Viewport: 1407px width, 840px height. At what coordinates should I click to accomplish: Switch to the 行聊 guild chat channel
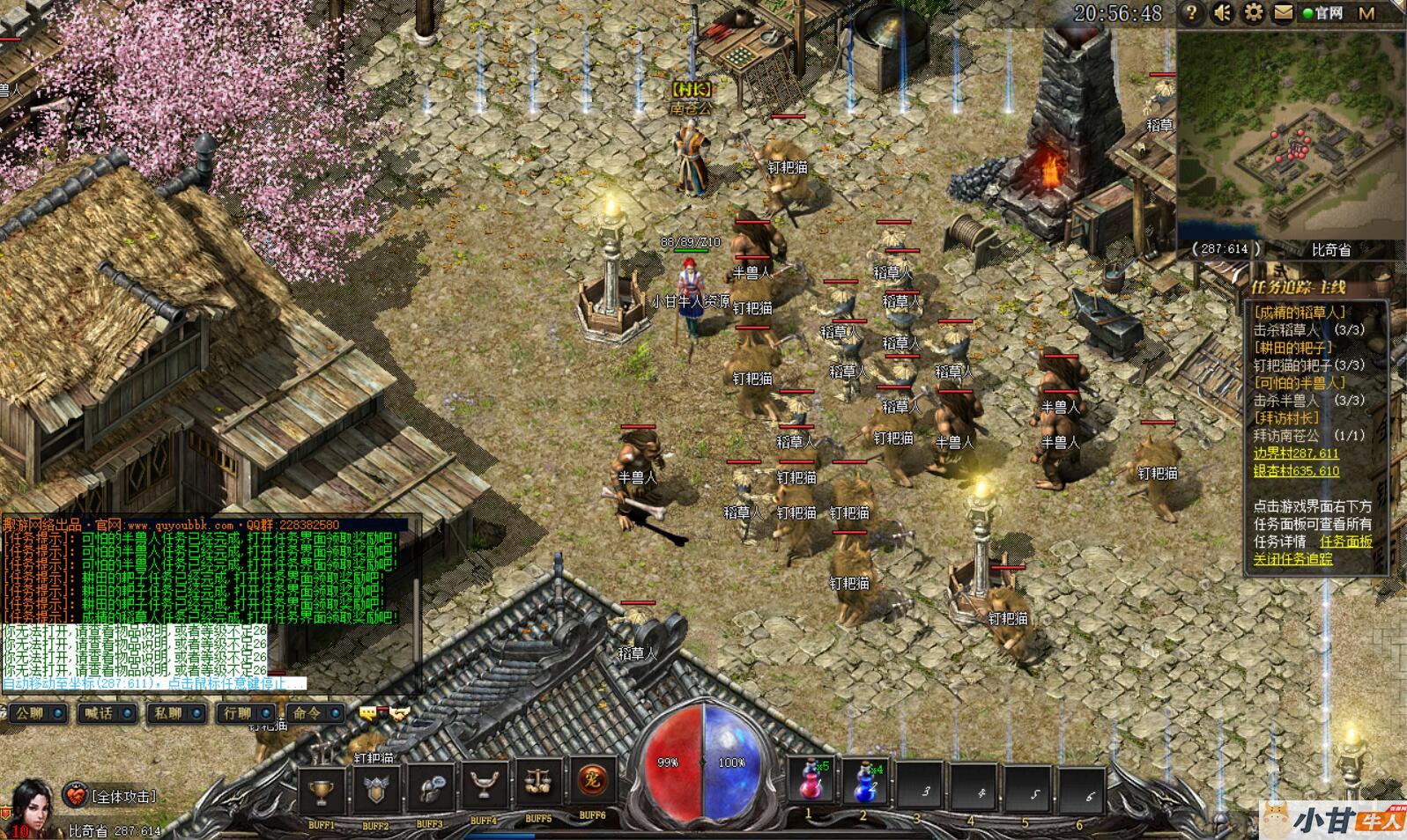tap(244, 712)
